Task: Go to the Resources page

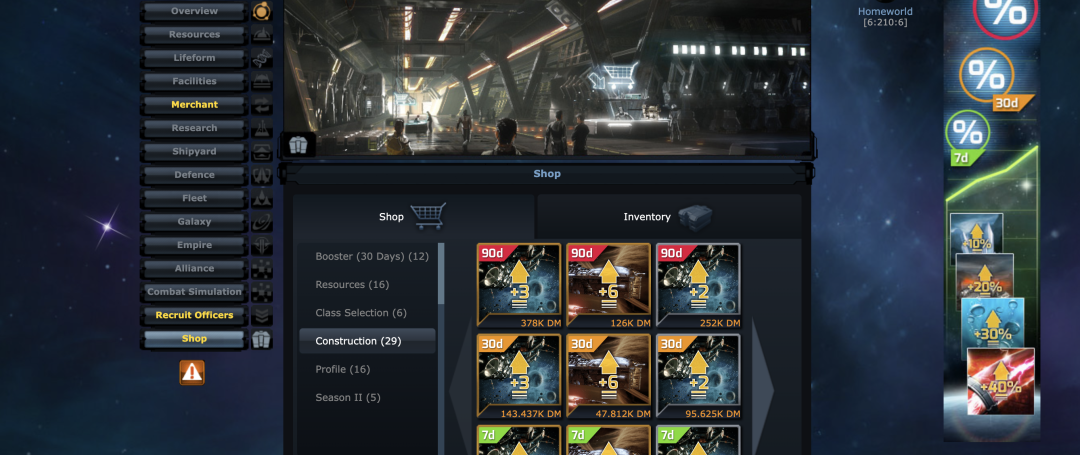Action: point(194,35)
